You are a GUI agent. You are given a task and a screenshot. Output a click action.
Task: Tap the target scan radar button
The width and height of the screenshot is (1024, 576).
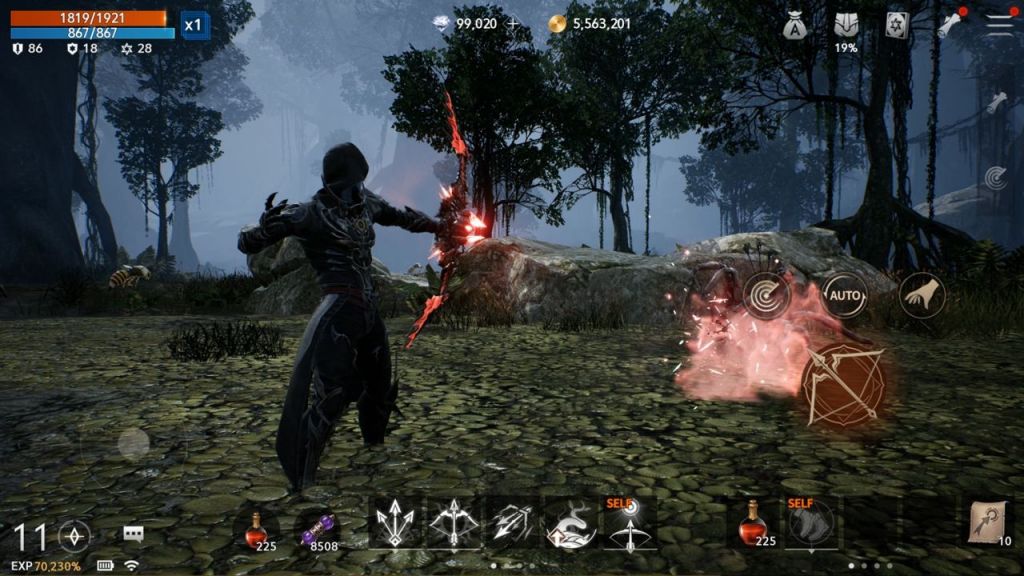point(767,296)
